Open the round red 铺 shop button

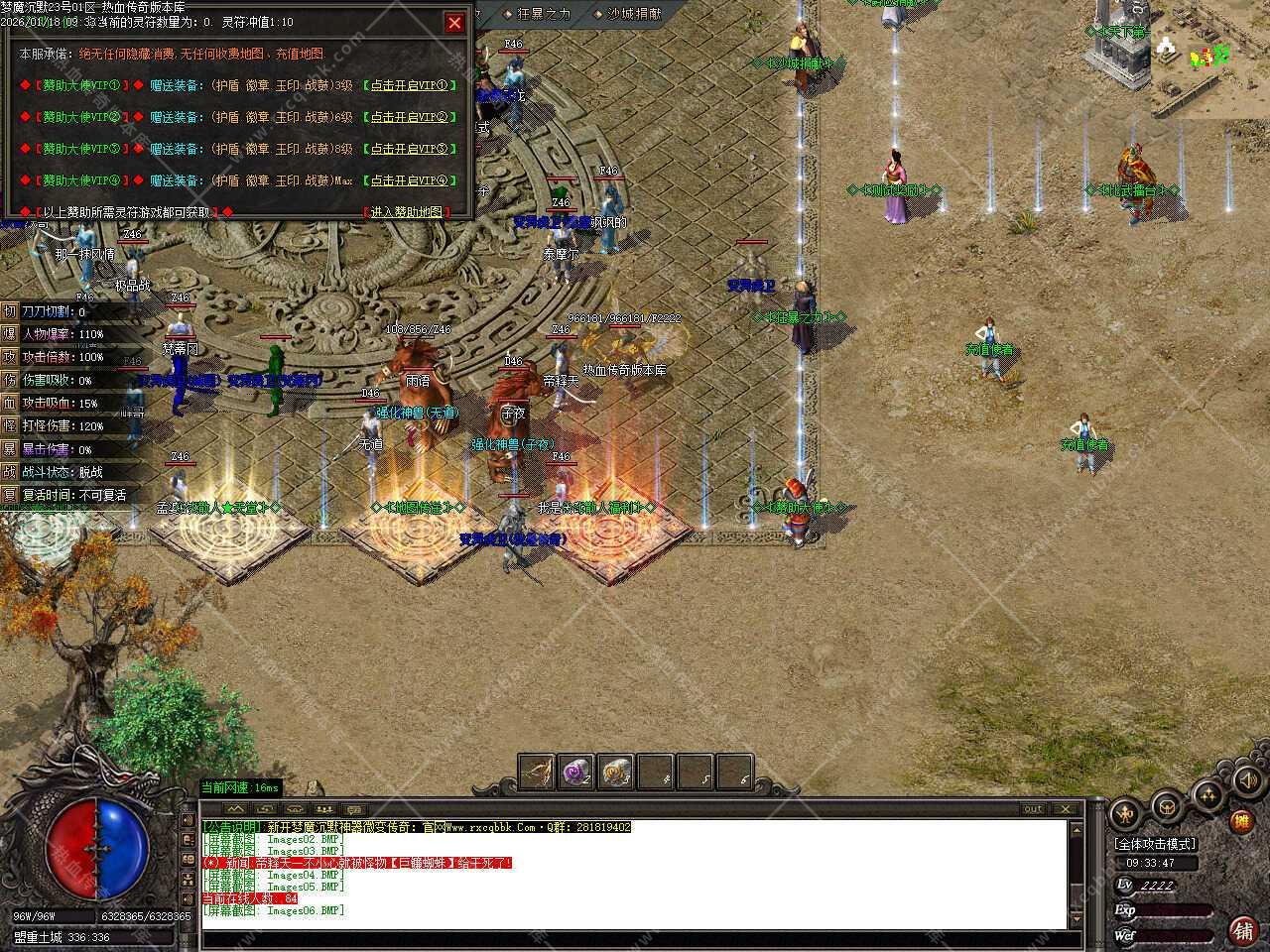click(1241, 929)
